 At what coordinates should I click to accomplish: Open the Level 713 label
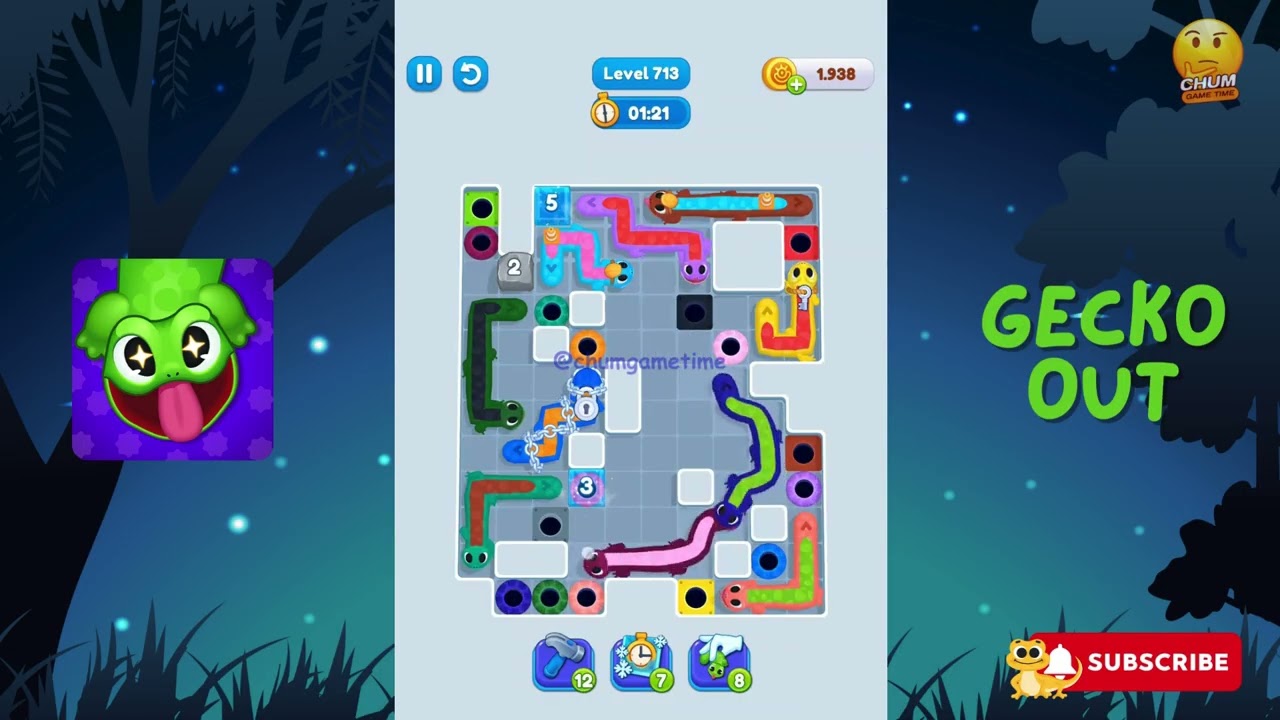point(640,73)
